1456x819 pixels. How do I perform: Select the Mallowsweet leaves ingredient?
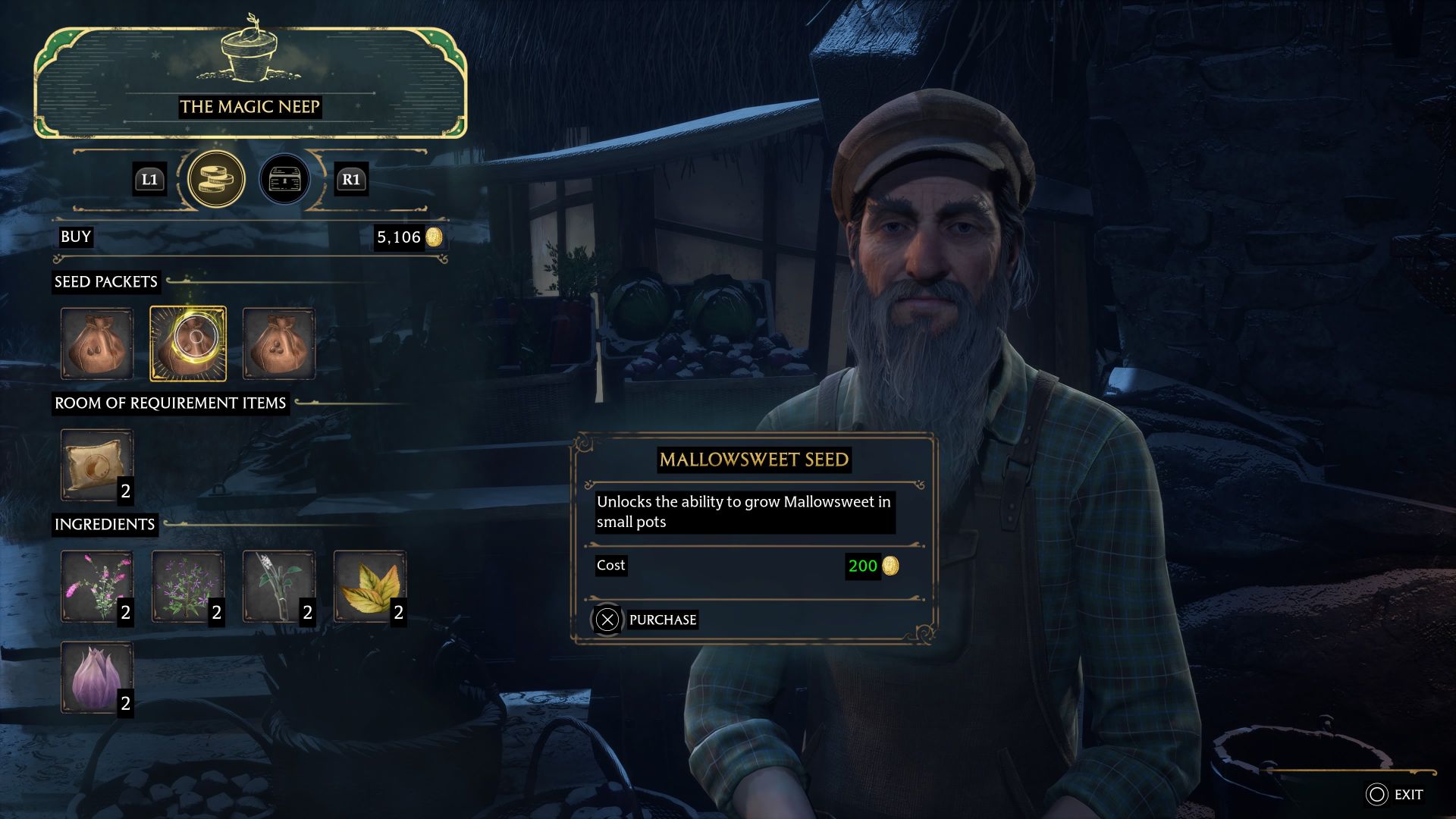click(370, 585)
